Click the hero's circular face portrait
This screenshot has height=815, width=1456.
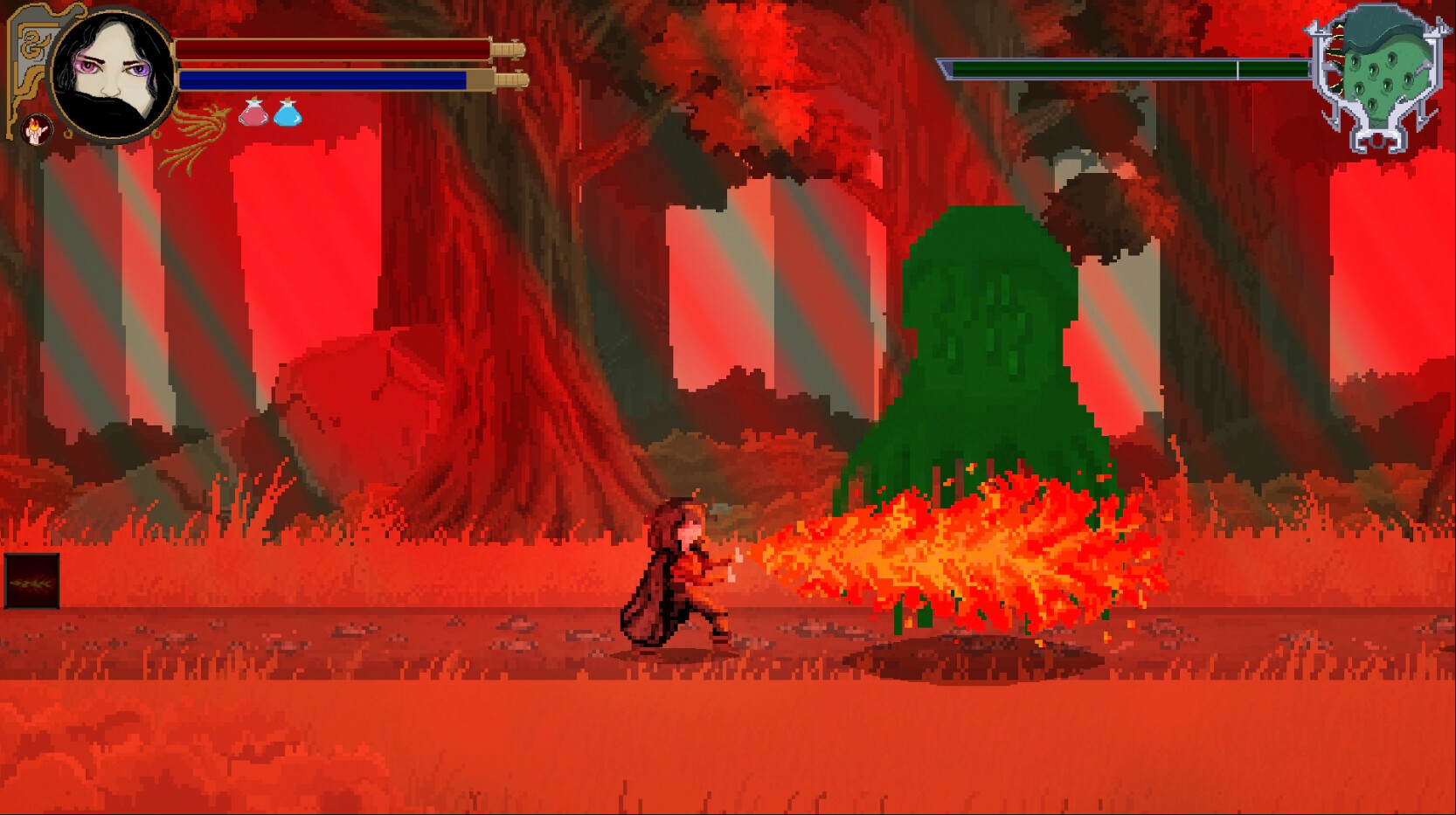[x=111, y=77]
